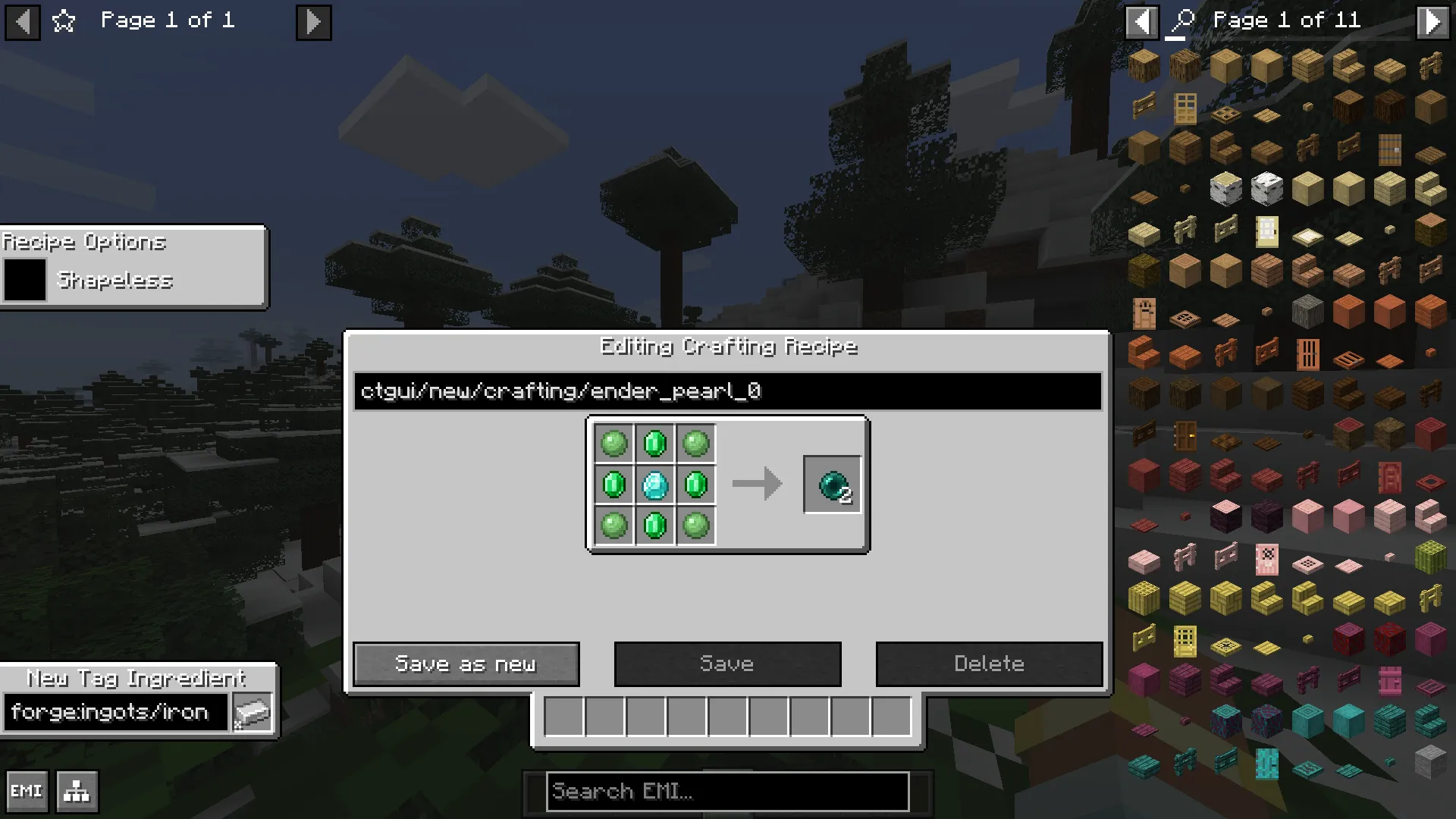
Task: Select an oak log item in EMI panel
Action: click(1144, 66)
